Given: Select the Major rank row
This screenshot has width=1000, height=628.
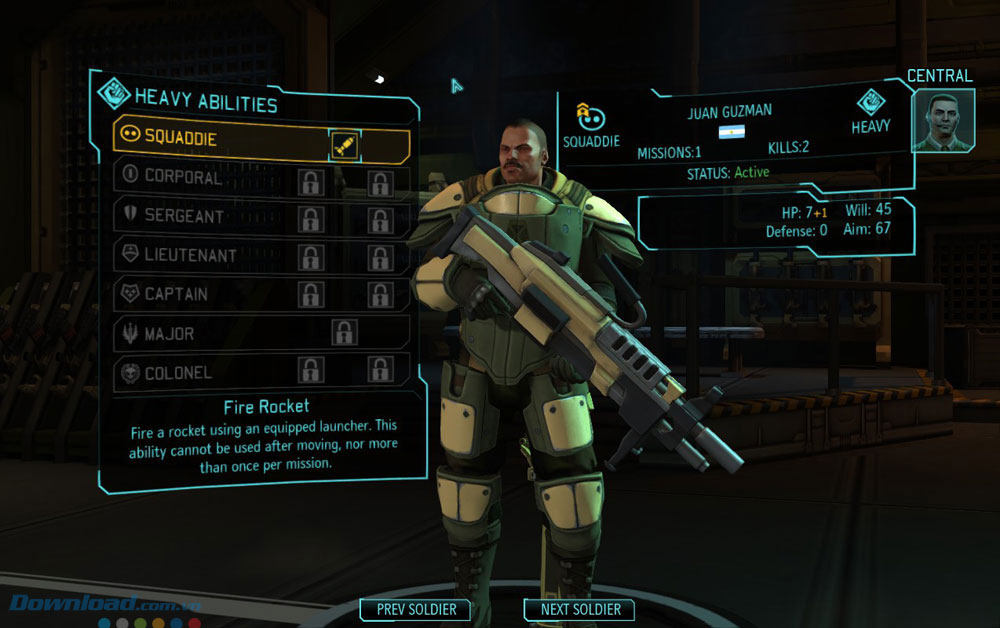Looking at the screenshot, I should 200,333.
